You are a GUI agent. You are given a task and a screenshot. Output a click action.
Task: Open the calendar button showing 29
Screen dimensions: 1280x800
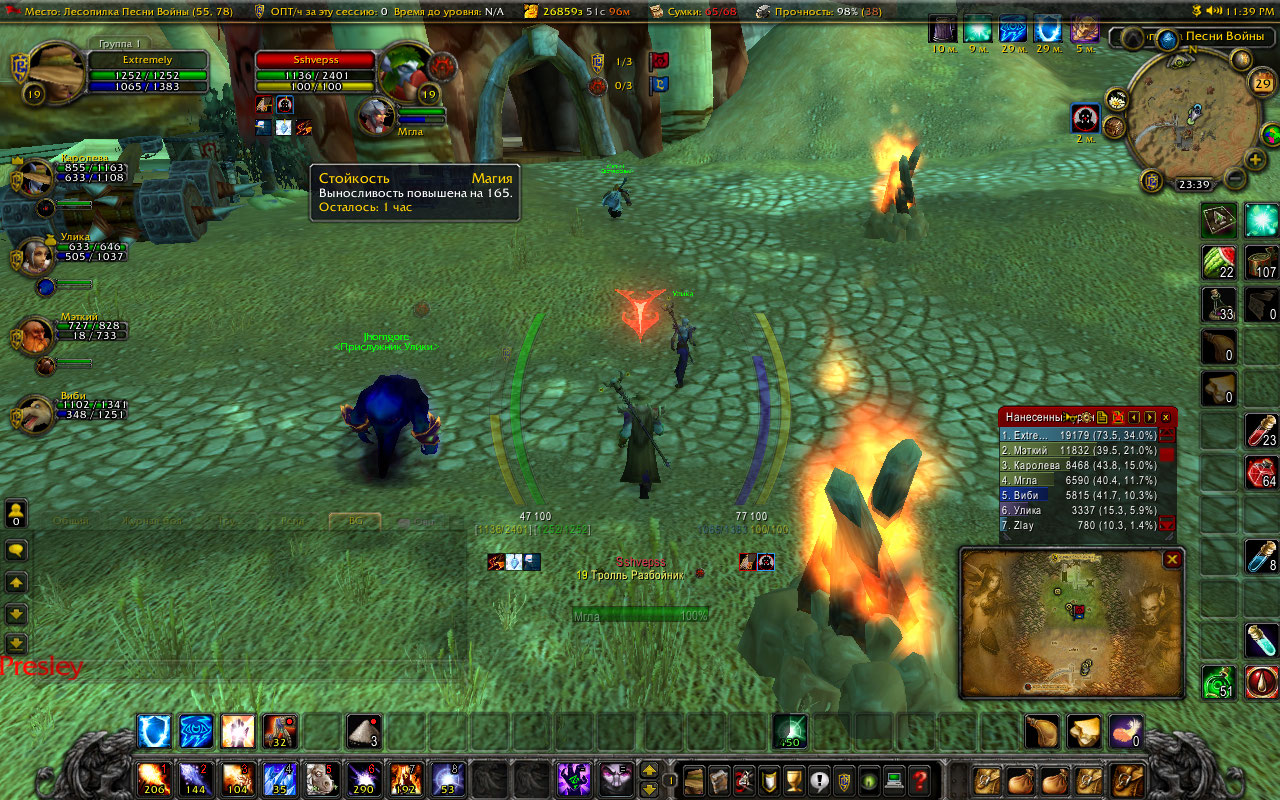click(1262, 83)
